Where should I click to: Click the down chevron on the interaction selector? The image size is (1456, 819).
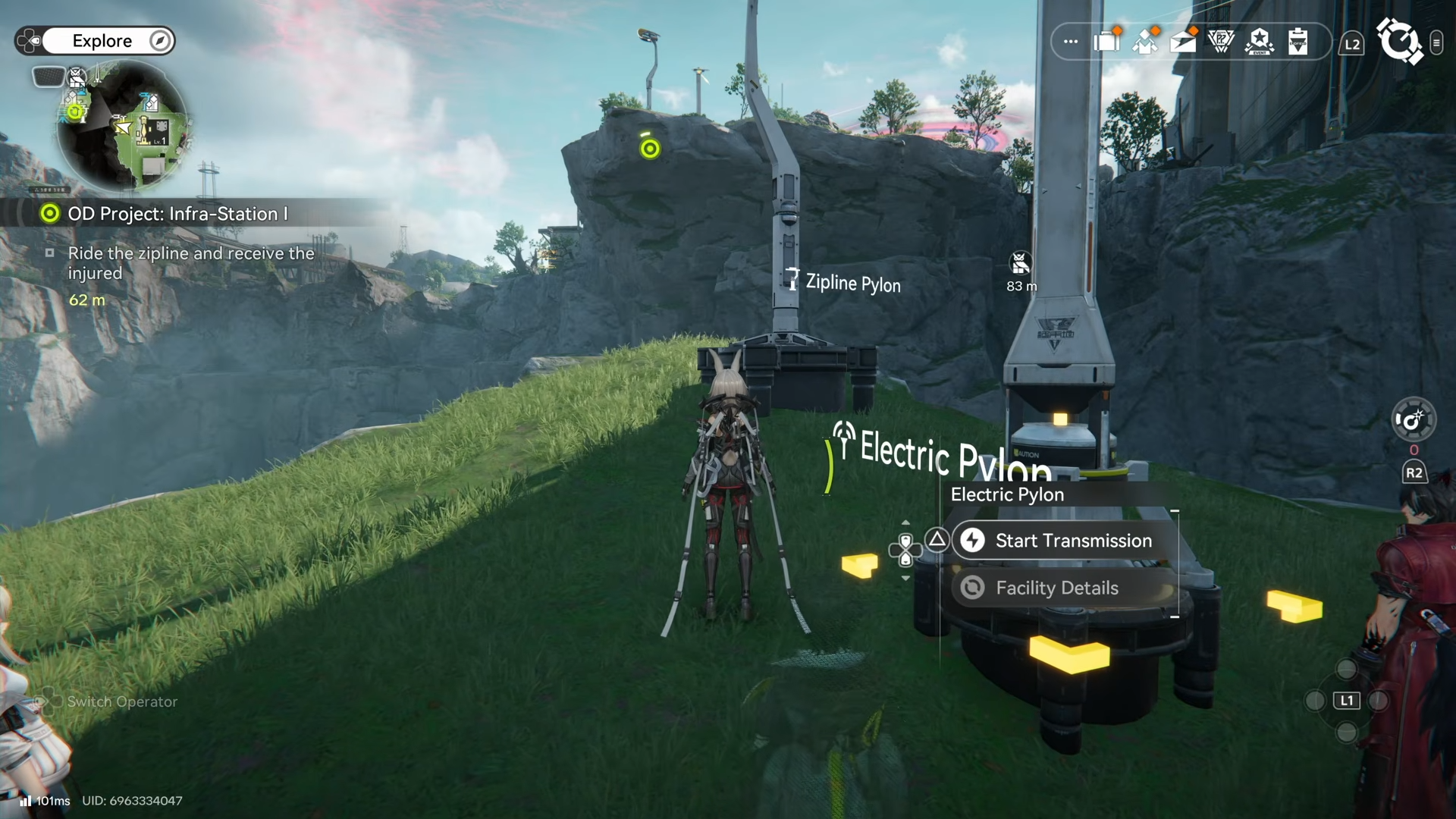pos(906,578)
